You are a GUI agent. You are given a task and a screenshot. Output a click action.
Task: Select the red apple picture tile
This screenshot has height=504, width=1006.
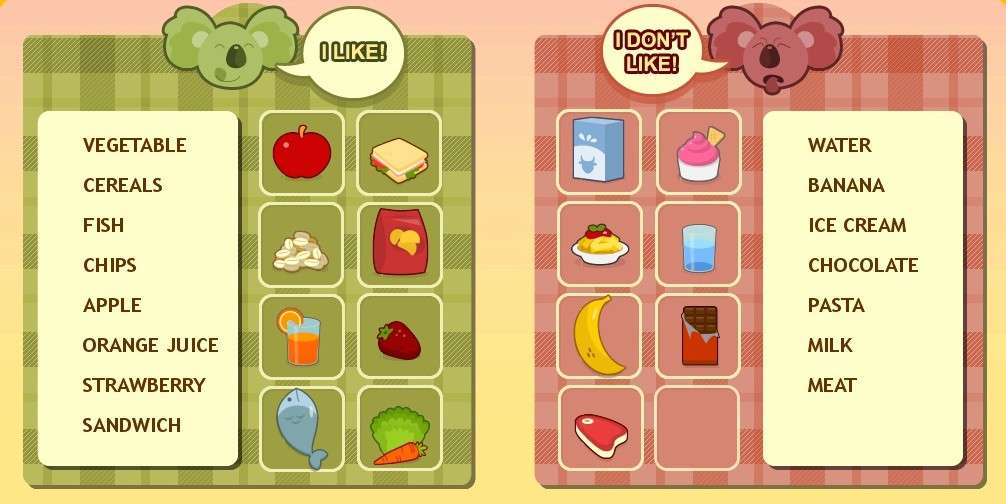pos(302,153)
